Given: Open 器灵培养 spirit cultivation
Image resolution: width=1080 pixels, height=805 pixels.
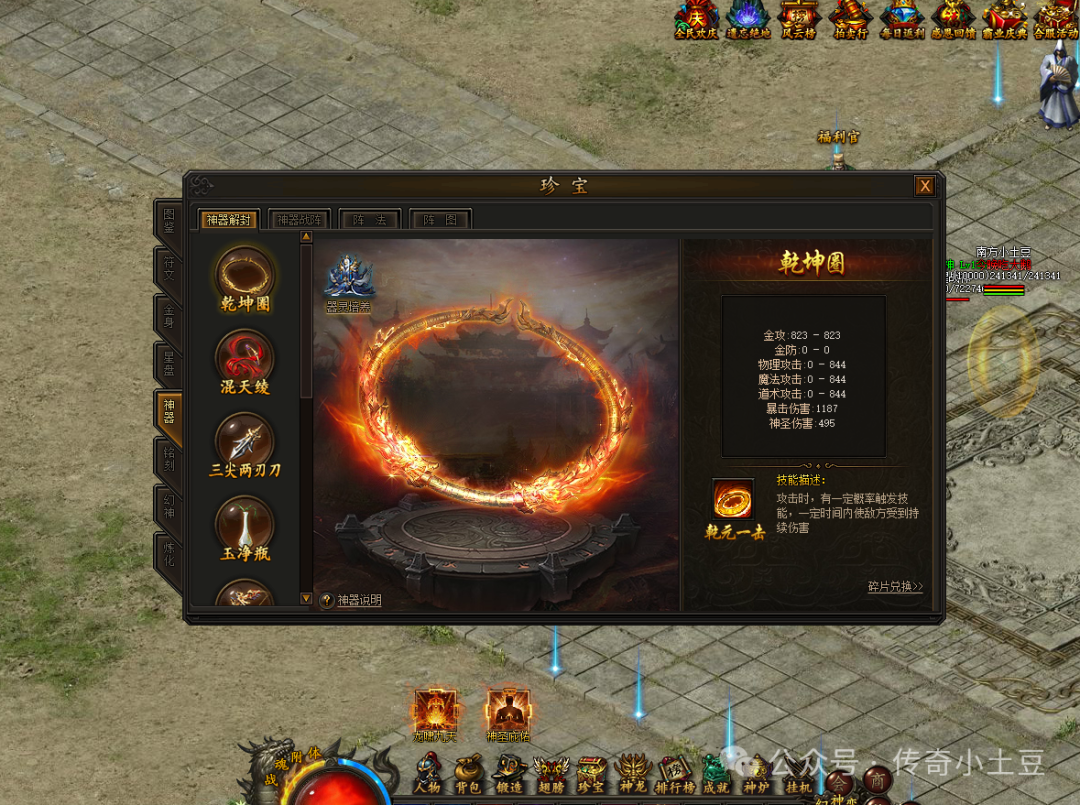Looking at the screenshot, I should click(x=349, y=278).
